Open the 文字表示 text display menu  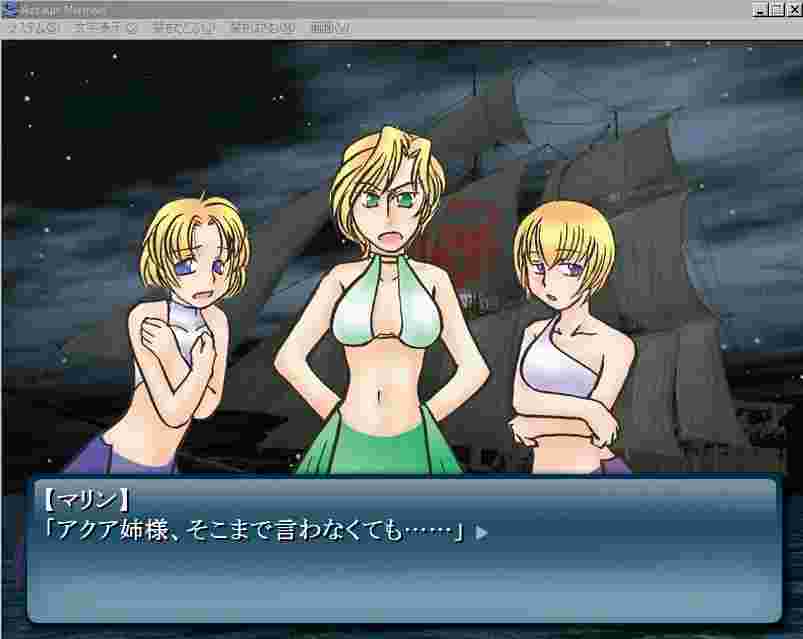click(x=103, y=28)
